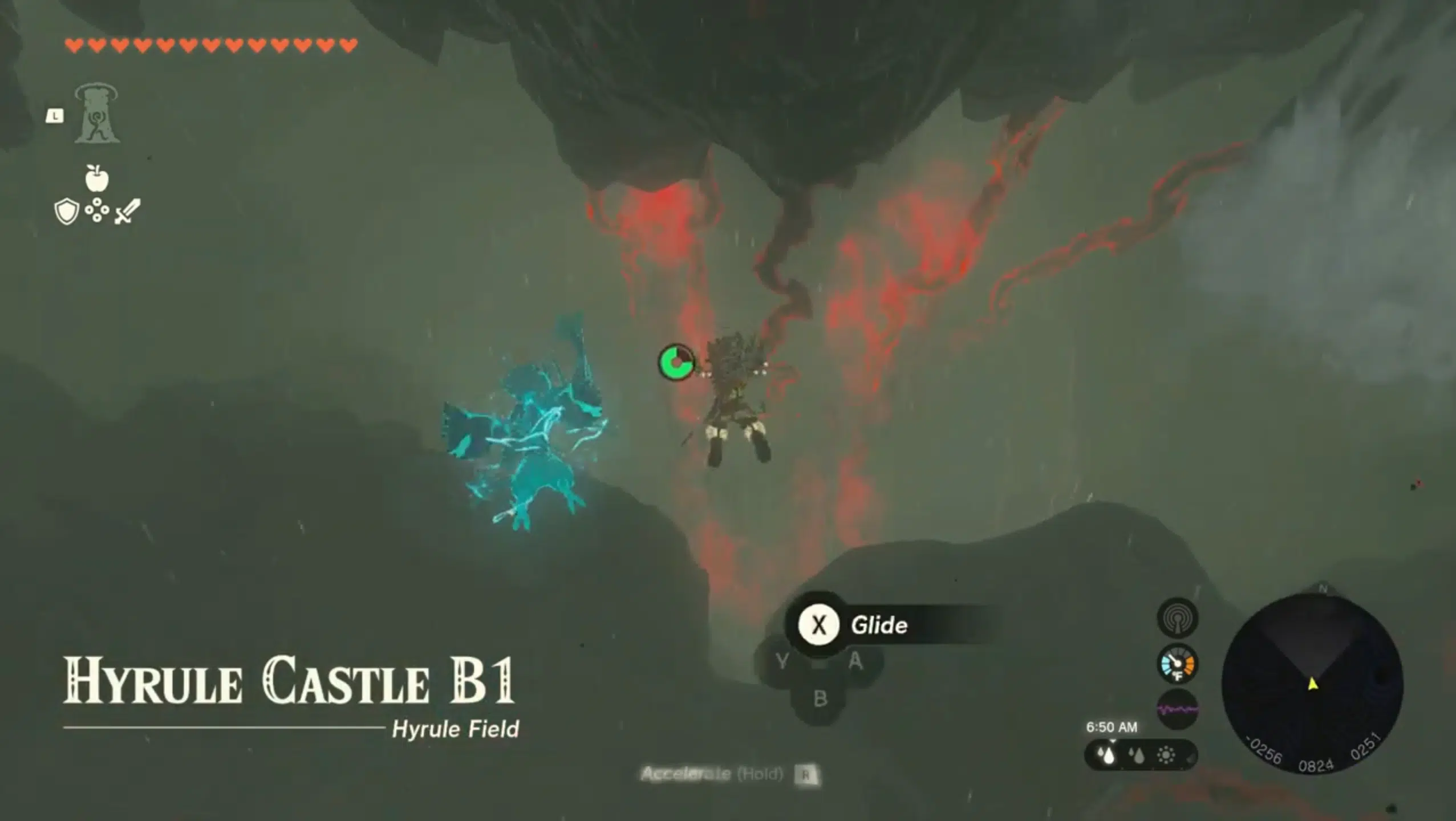
Task: Select the Glide action with X
Action: [820, 625]
